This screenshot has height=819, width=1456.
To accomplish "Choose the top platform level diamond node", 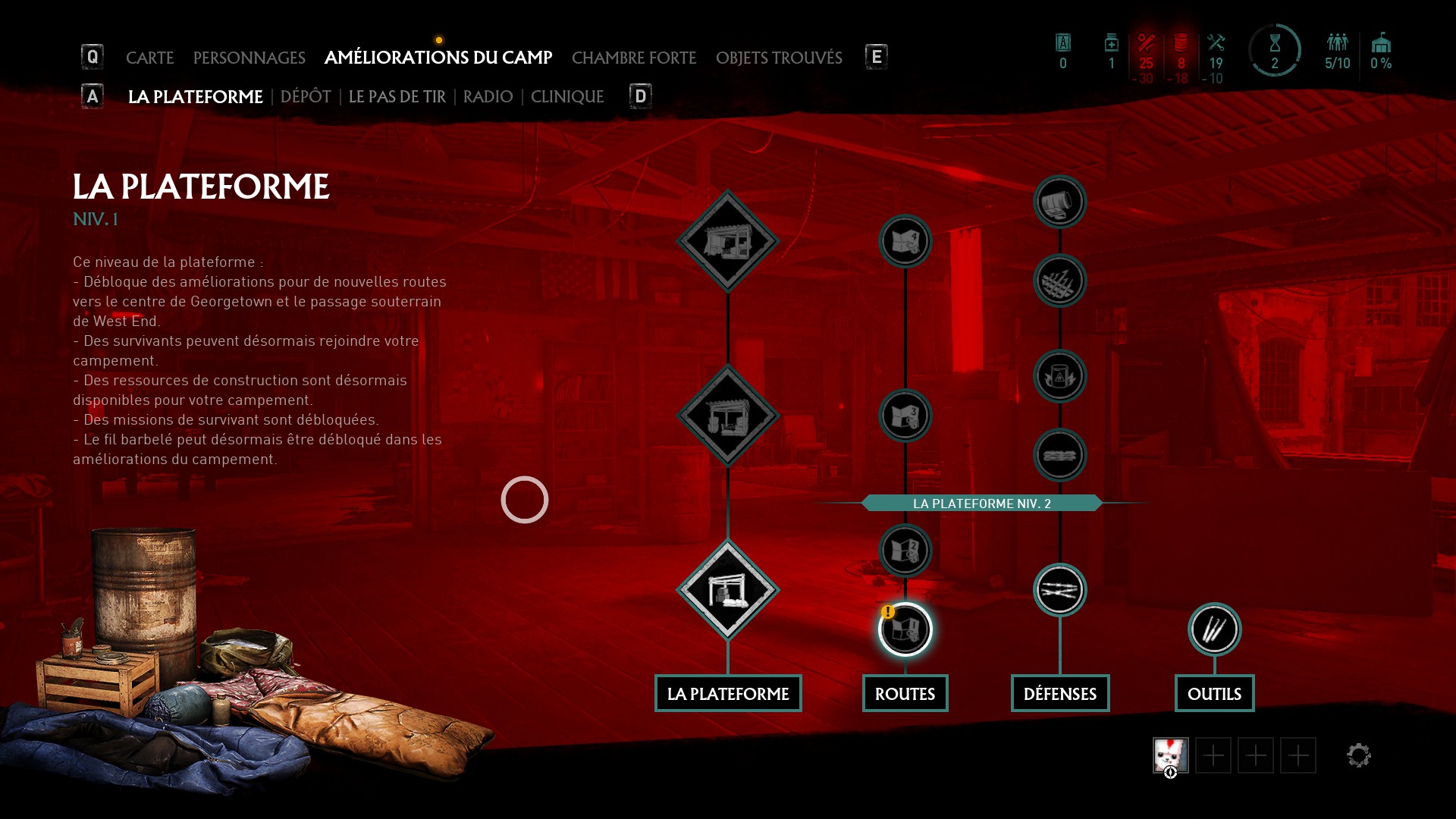I will click(x=728, y=241).
